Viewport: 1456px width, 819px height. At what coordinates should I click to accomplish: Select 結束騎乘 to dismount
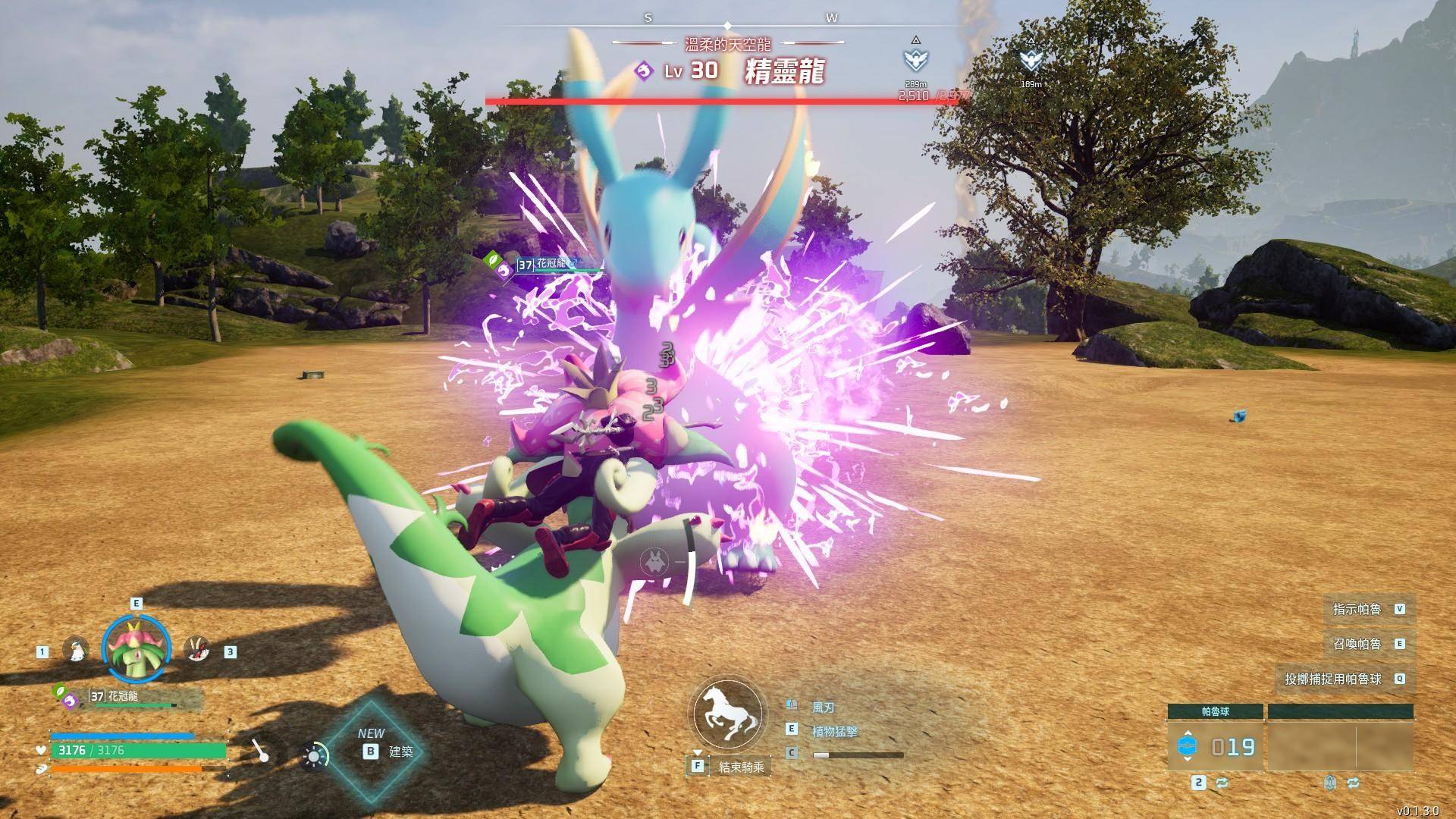click(741, 767)
